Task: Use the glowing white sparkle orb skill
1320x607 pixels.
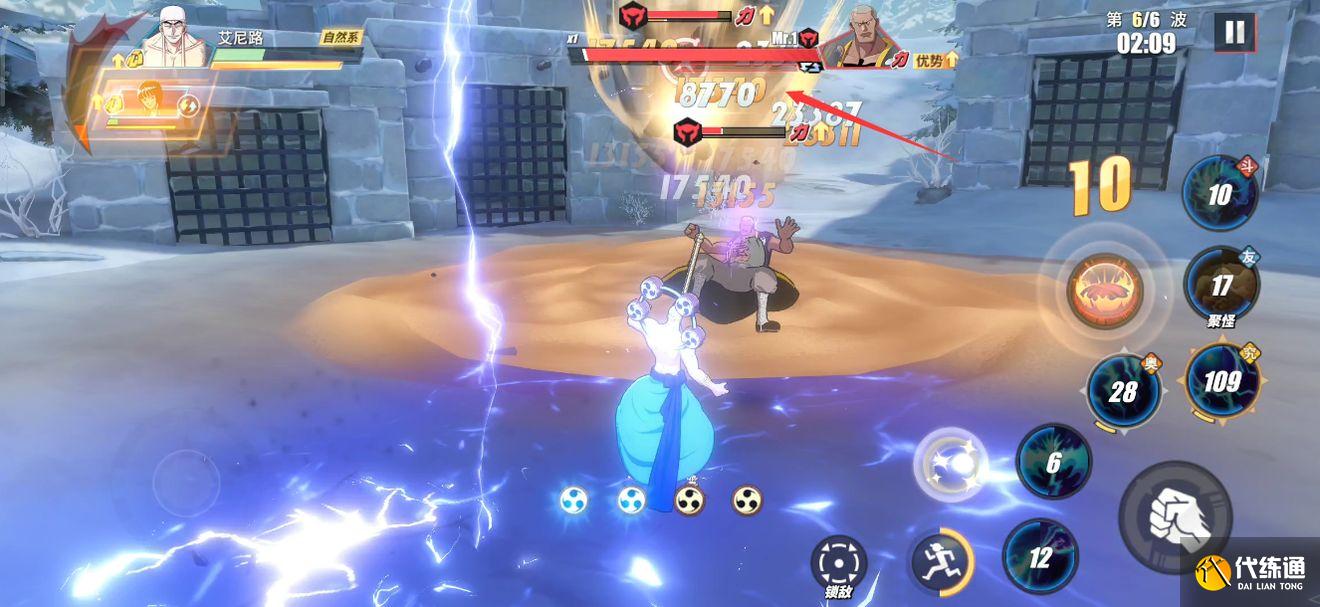Action: coord(950,464)
